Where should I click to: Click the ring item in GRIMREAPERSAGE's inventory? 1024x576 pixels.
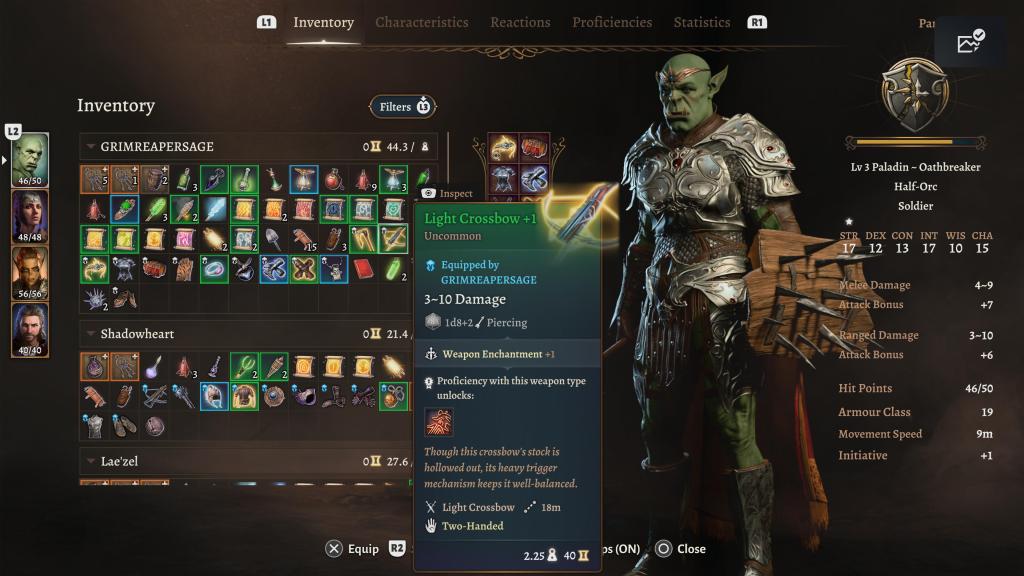[x=215, y=268]
